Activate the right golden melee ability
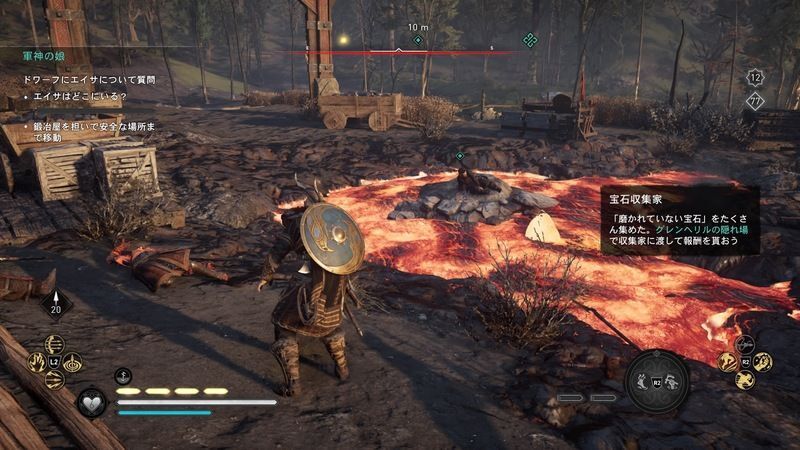 (x=762, y=362)
